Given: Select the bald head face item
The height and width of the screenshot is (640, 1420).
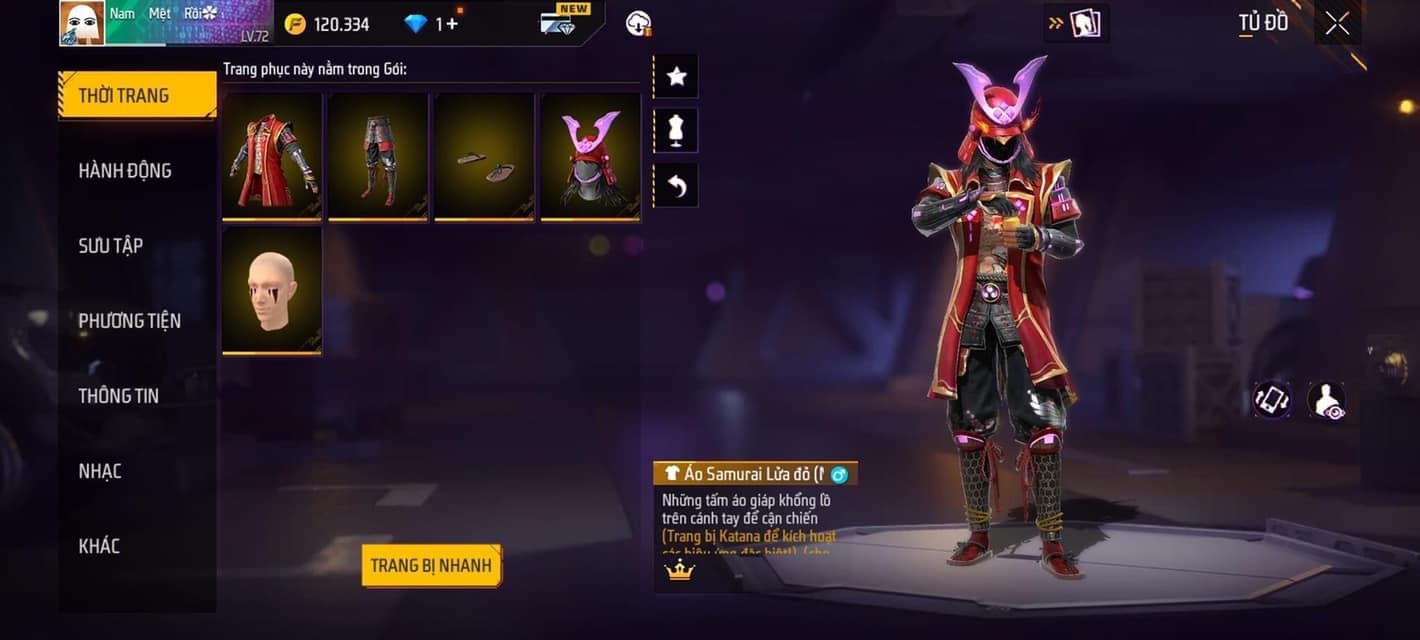Looking at the screenshot, I should pos(272,290).
